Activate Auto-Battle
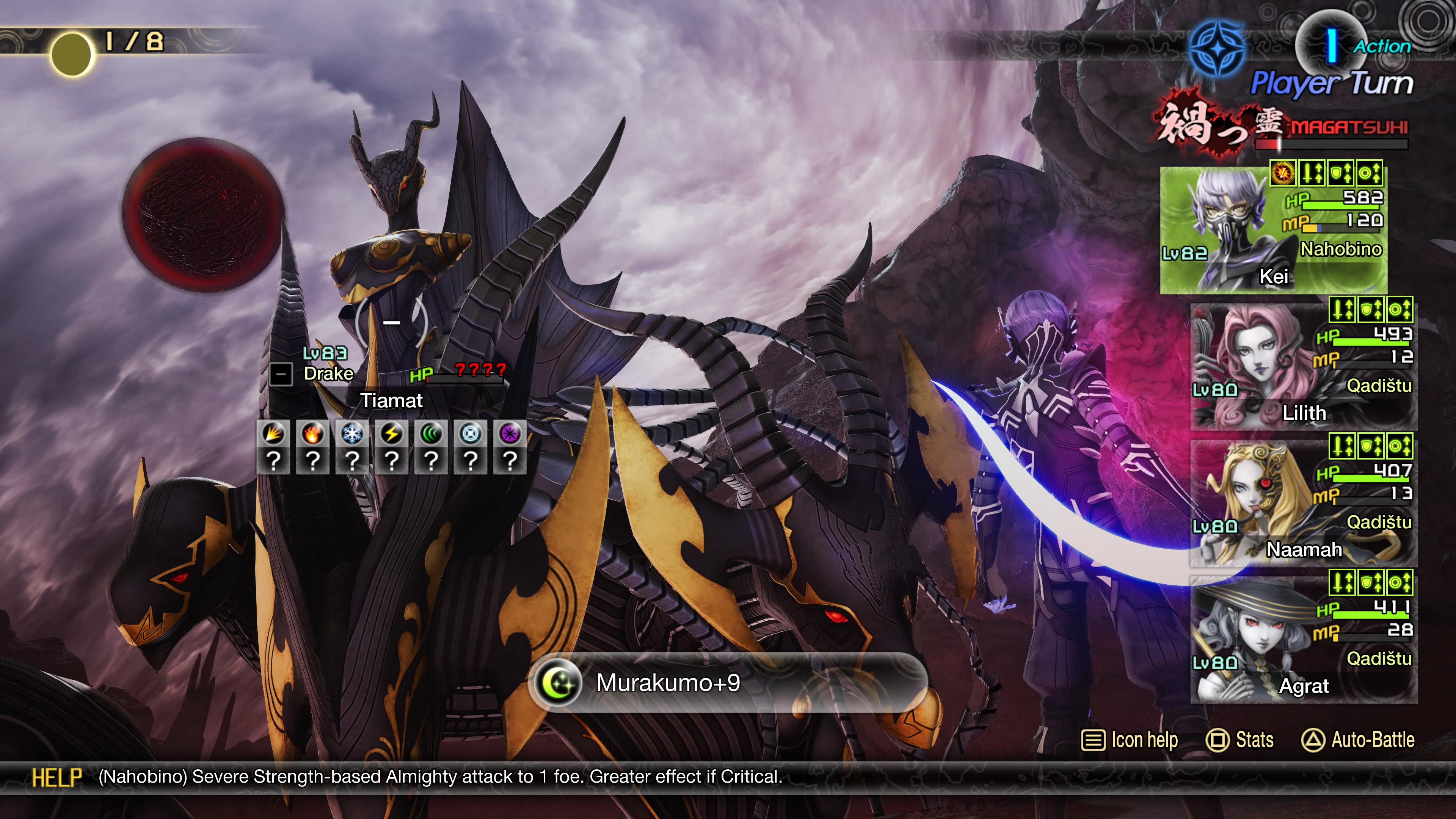 pos(1358,740)
